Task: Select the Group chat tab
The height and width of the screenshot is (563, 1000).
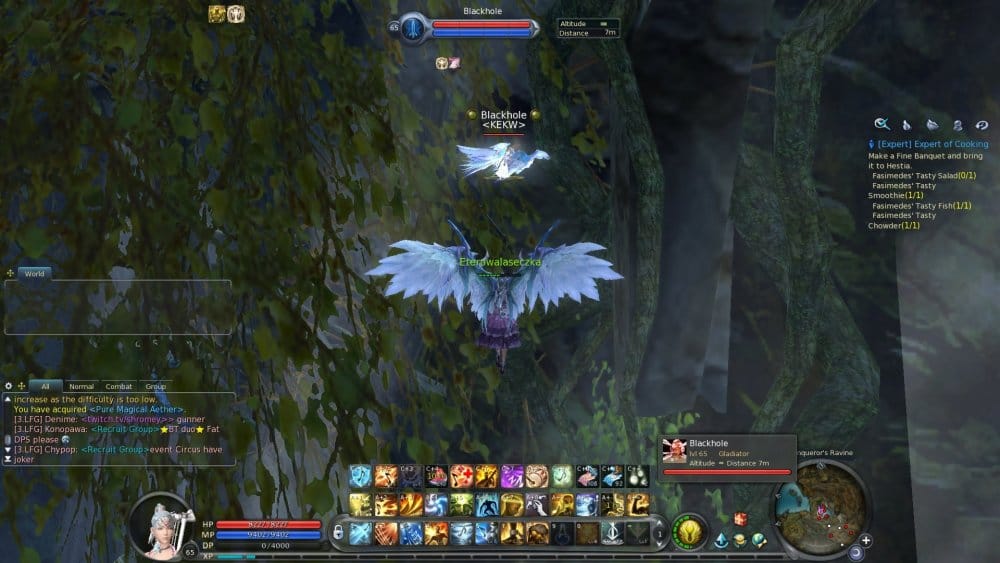Action: tap(155, 386)
